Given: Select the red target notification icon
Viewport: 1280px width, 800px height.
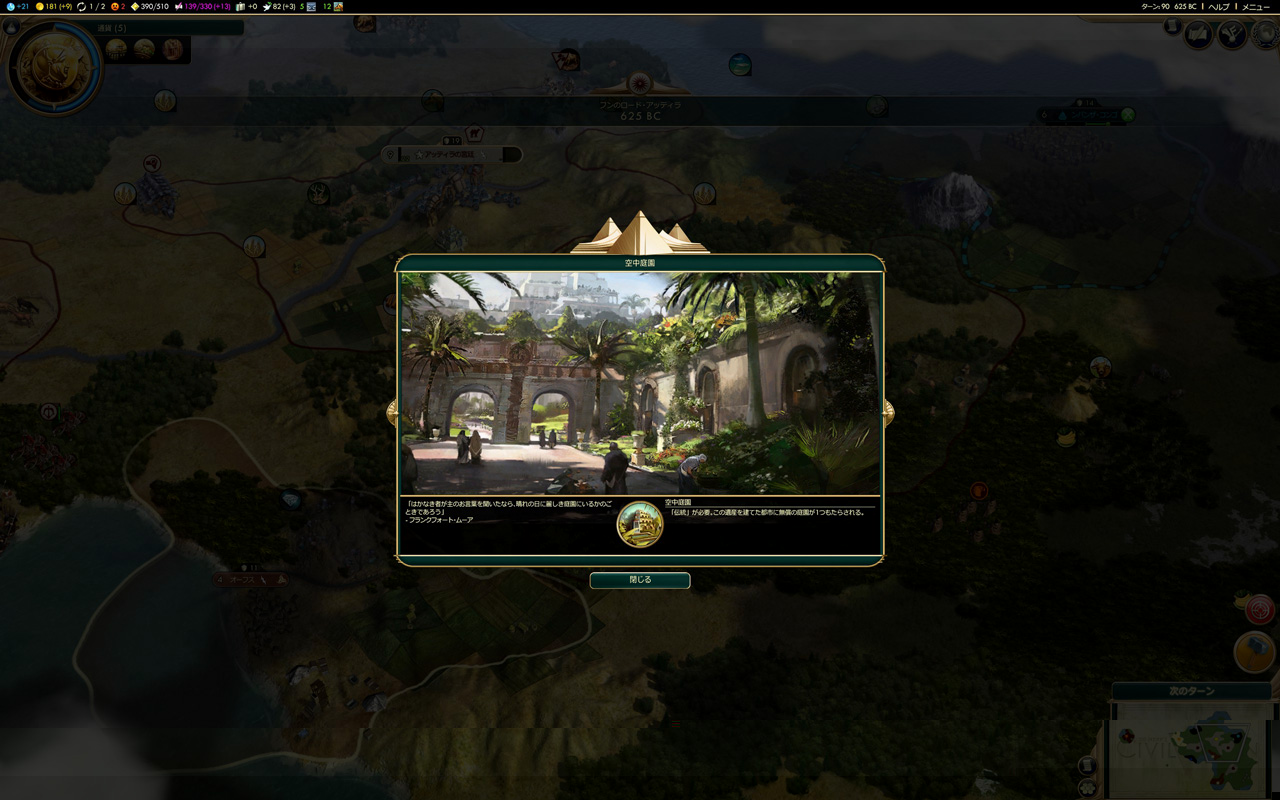Looking at the screenshot, I should point(1259,608).
